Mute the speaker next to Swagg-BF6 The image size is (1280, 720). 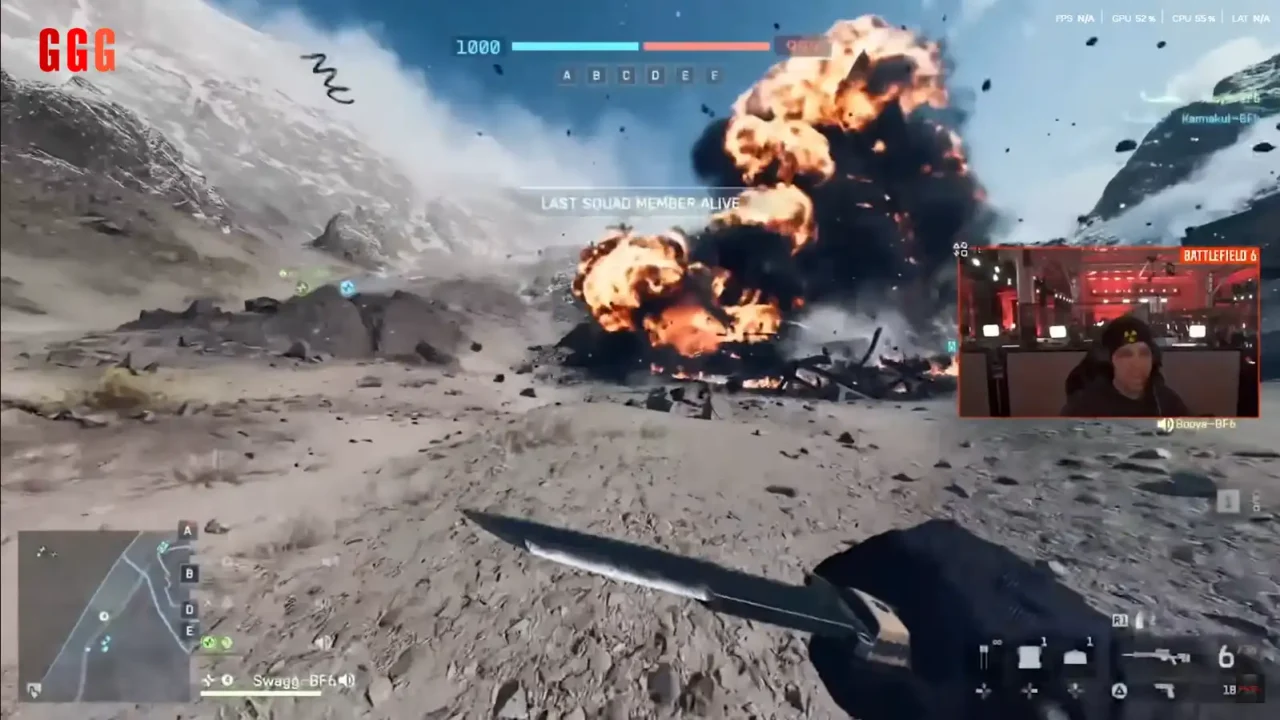(346, 681)
